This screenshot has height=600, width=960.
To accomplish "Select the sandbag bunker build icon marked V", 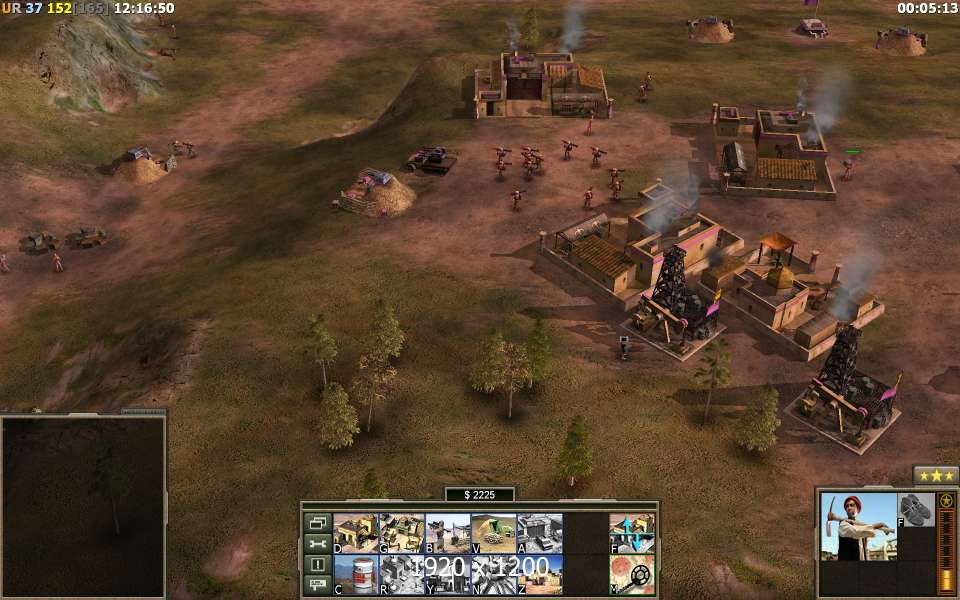I will pos(493,533).
